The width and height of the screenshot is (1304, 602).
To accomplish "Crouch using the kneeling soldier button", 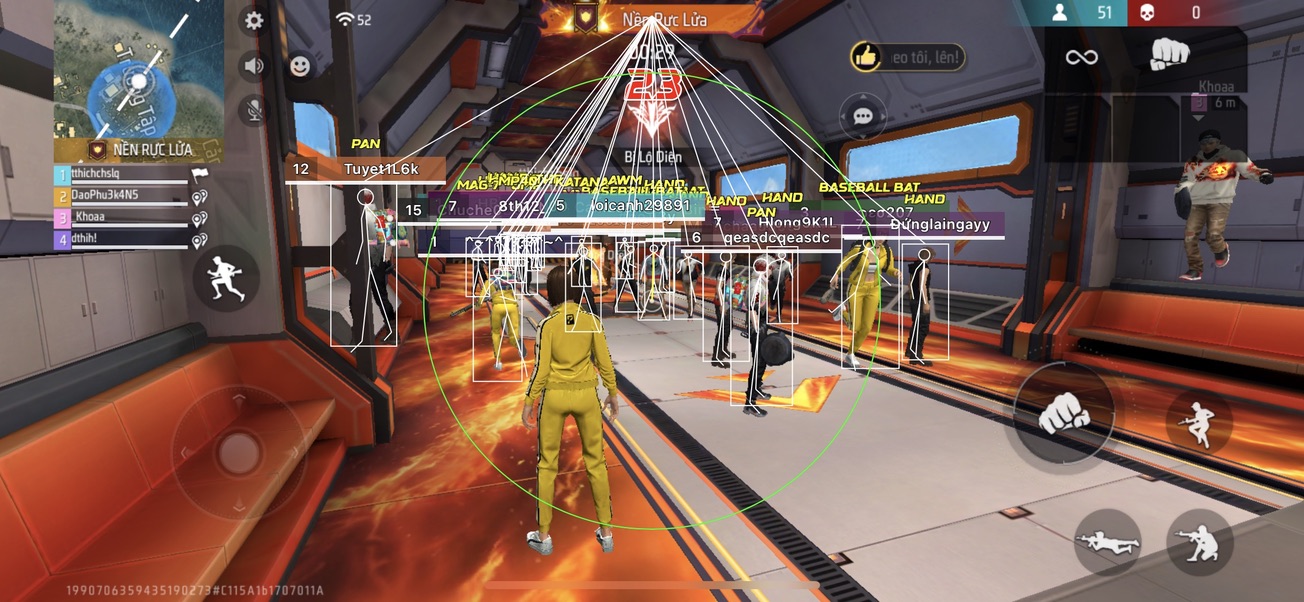I will click(x=1200, y=543).
